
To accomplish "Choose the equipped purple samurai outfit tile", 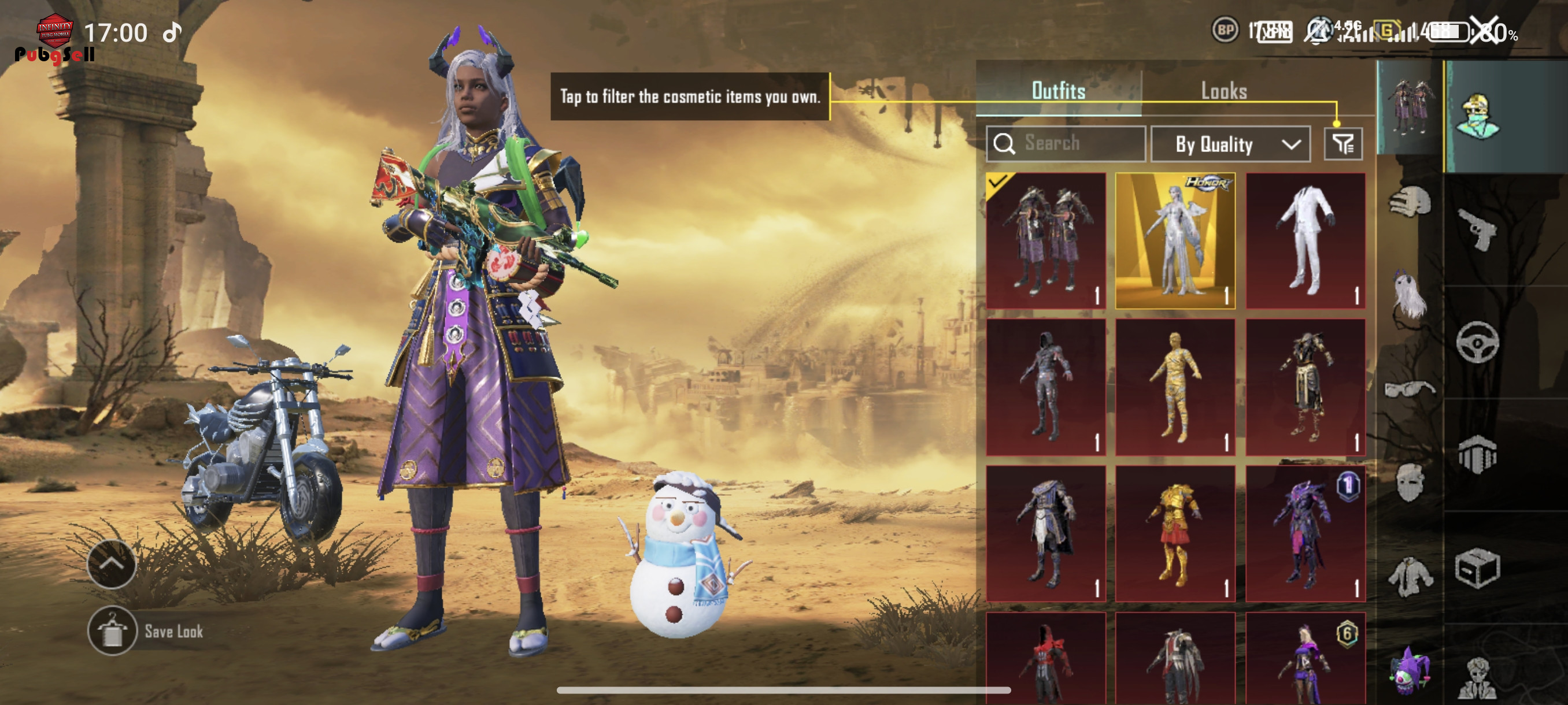I will 1046,241.
